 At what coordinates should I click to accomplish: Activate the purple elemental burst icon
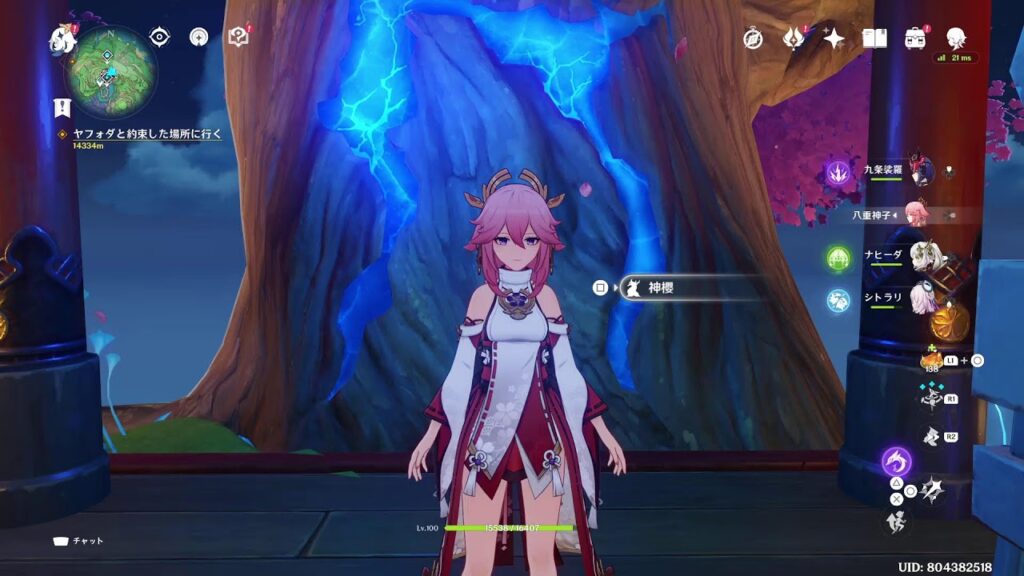point(896,462)
